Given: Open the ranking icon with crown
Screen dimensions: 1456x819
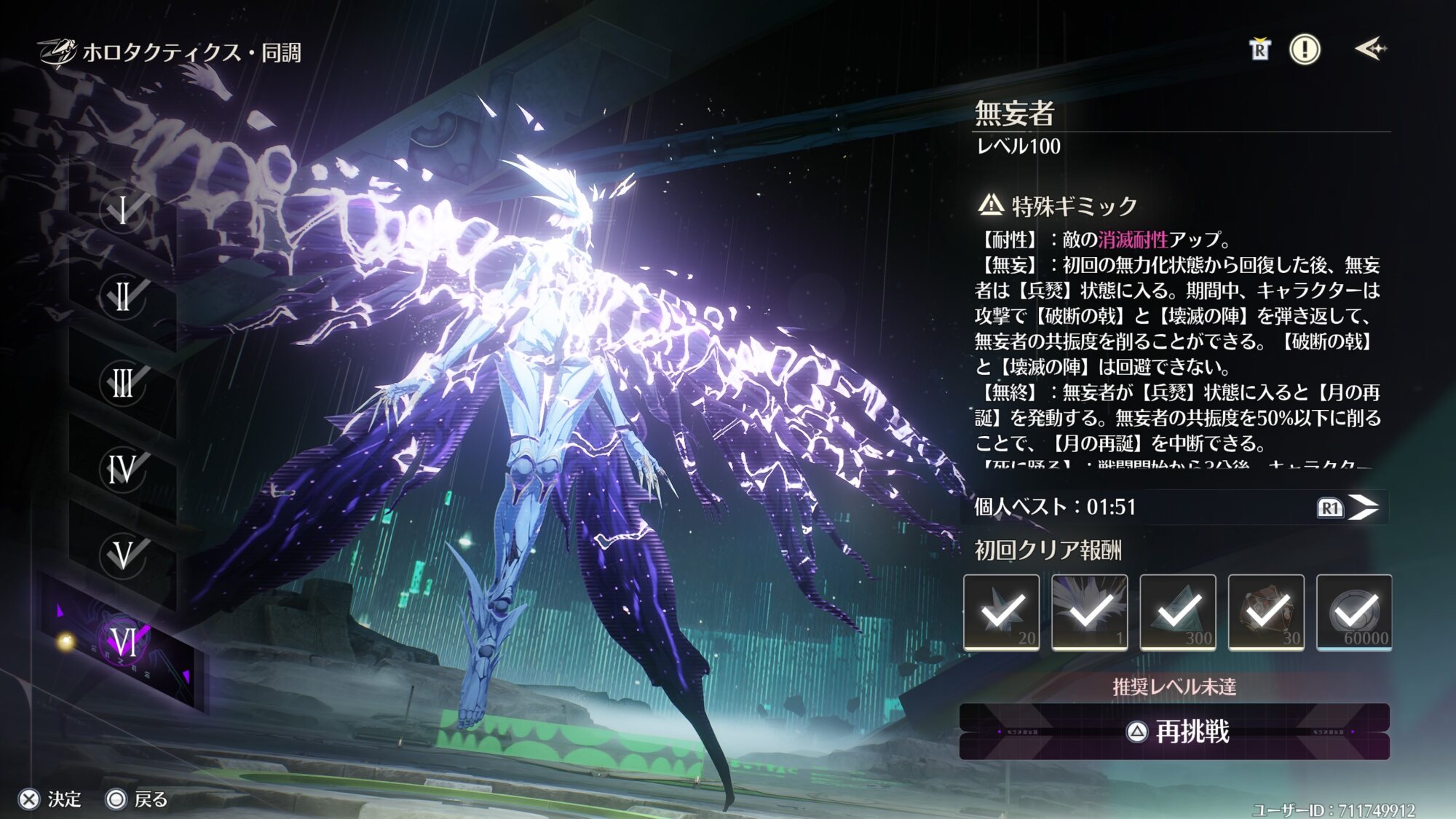Looking at the screenshot, I should 1259,50.
